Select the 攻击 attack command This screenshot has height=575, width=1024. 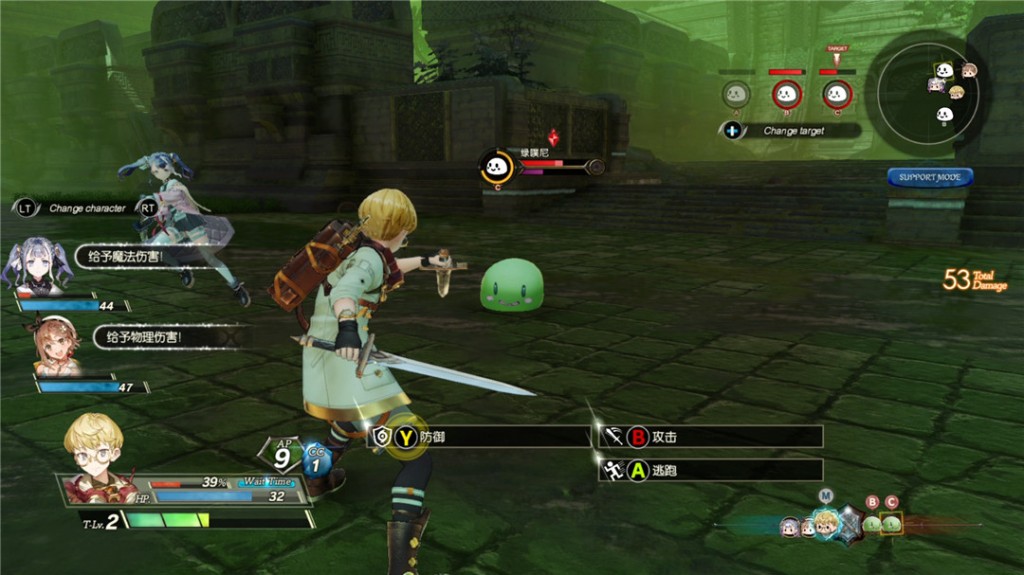point(710,437)
